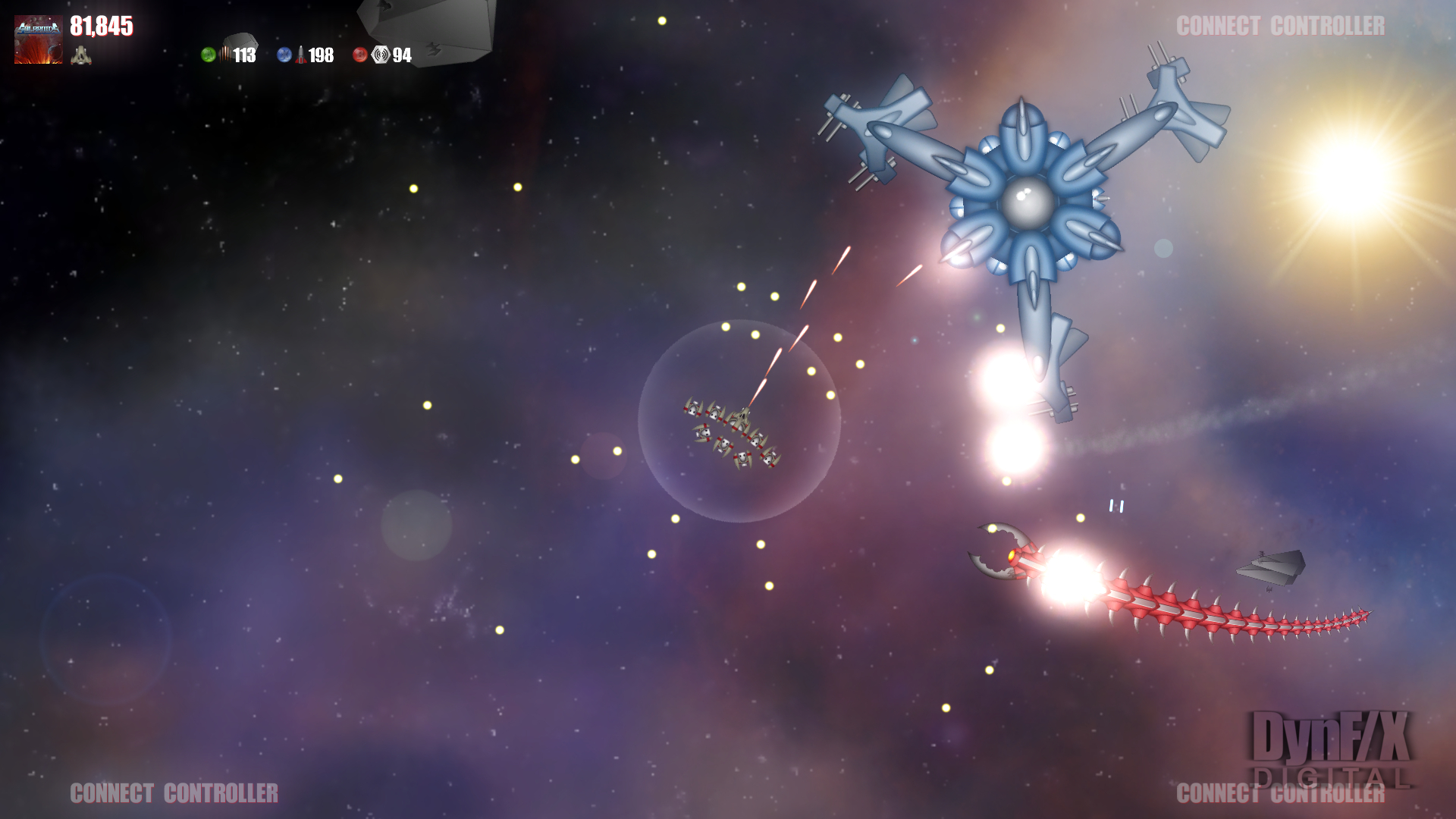Select the bullet spread icon next to 113

(225, 55)
